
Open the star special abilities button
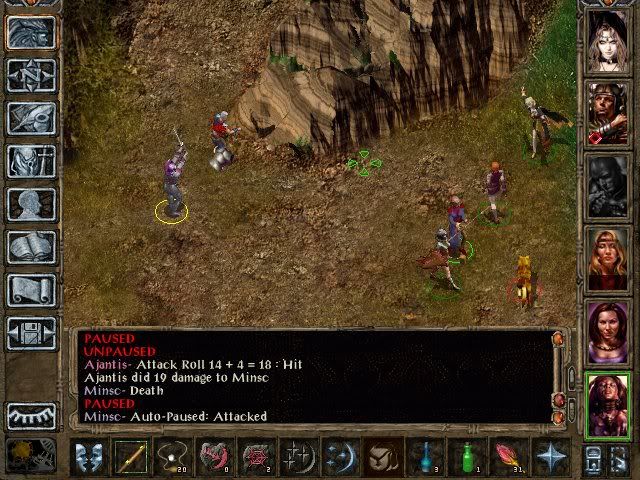[x=551, y=457]
